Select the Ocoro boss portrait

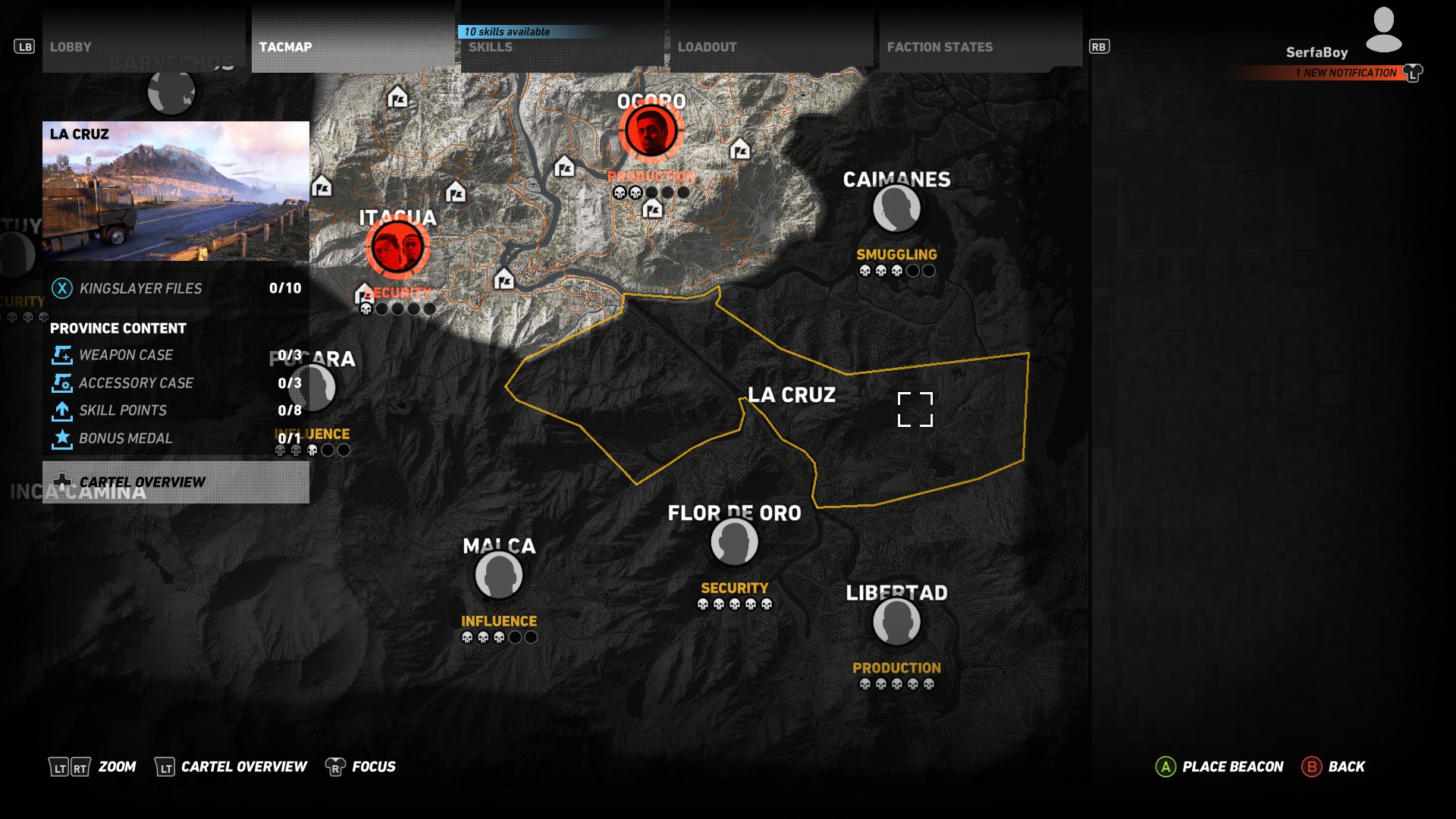(651, 131)
